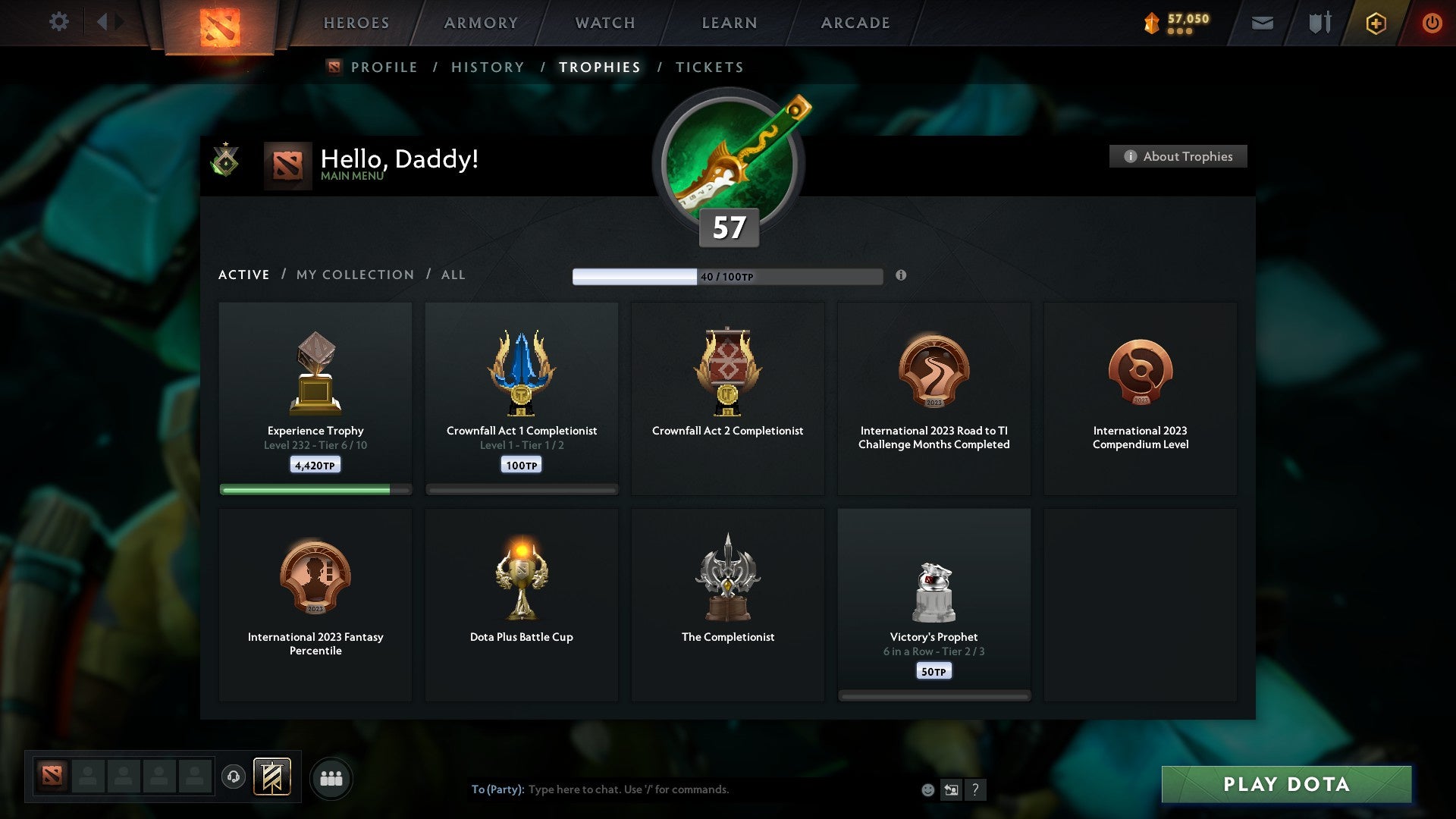Screen dimensions: 1456x819
Task: Switch to the MY COLLECTION view
Action: [354, 275]
